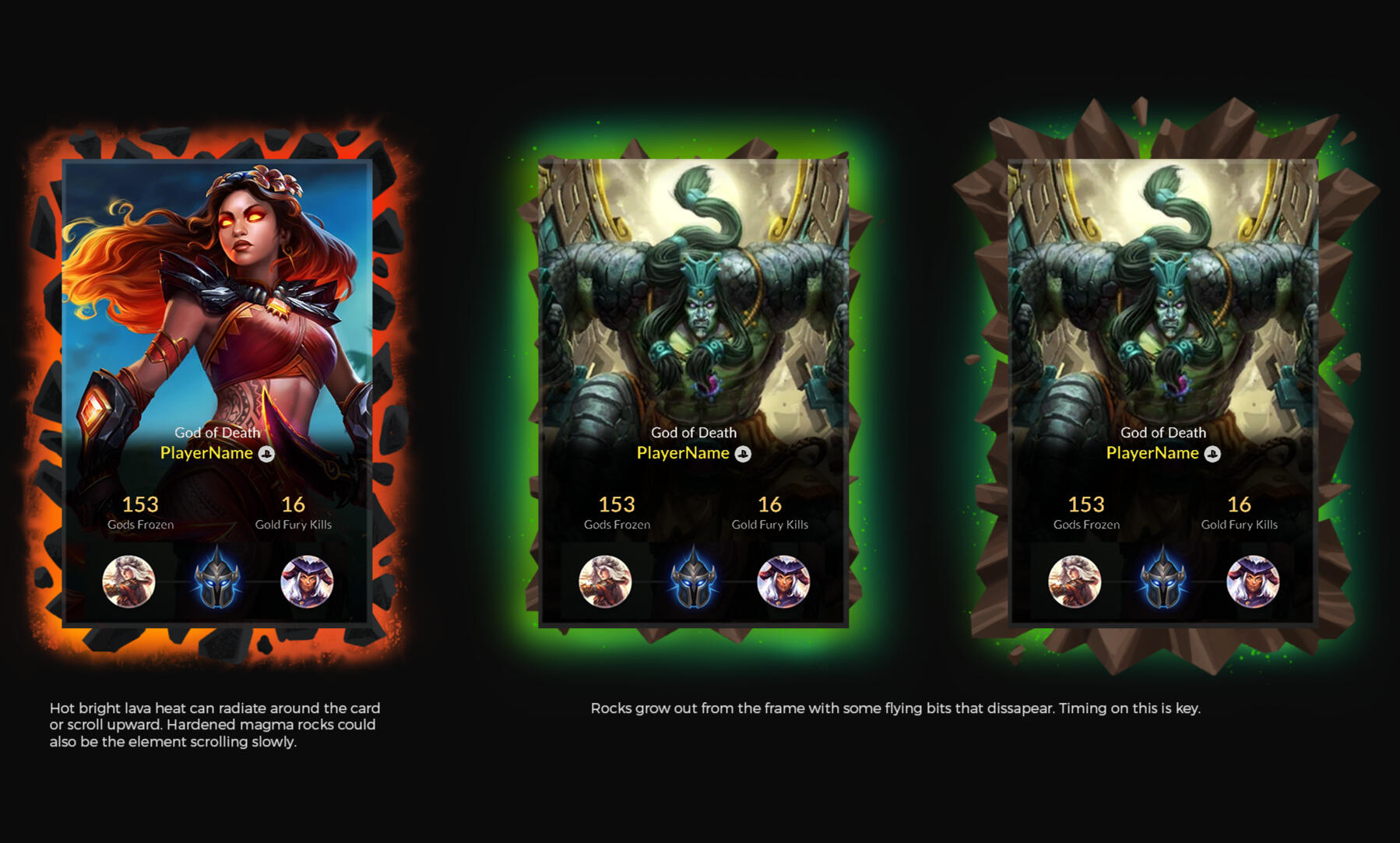Select the God of Death header on green card
1400x843 pixels.
pos(694,432)
